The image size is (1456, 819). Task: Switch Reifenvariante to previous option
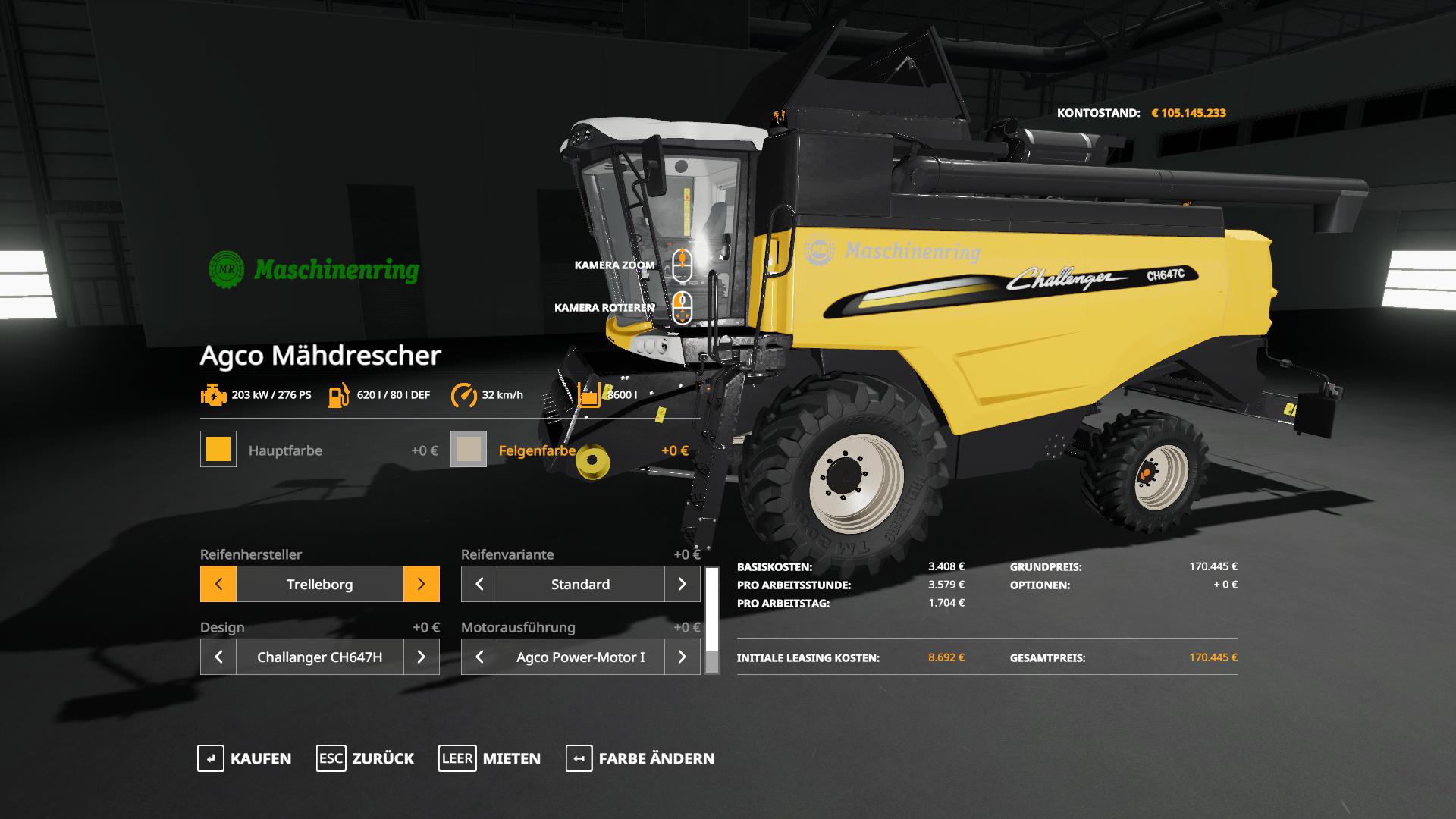point(479,584)
